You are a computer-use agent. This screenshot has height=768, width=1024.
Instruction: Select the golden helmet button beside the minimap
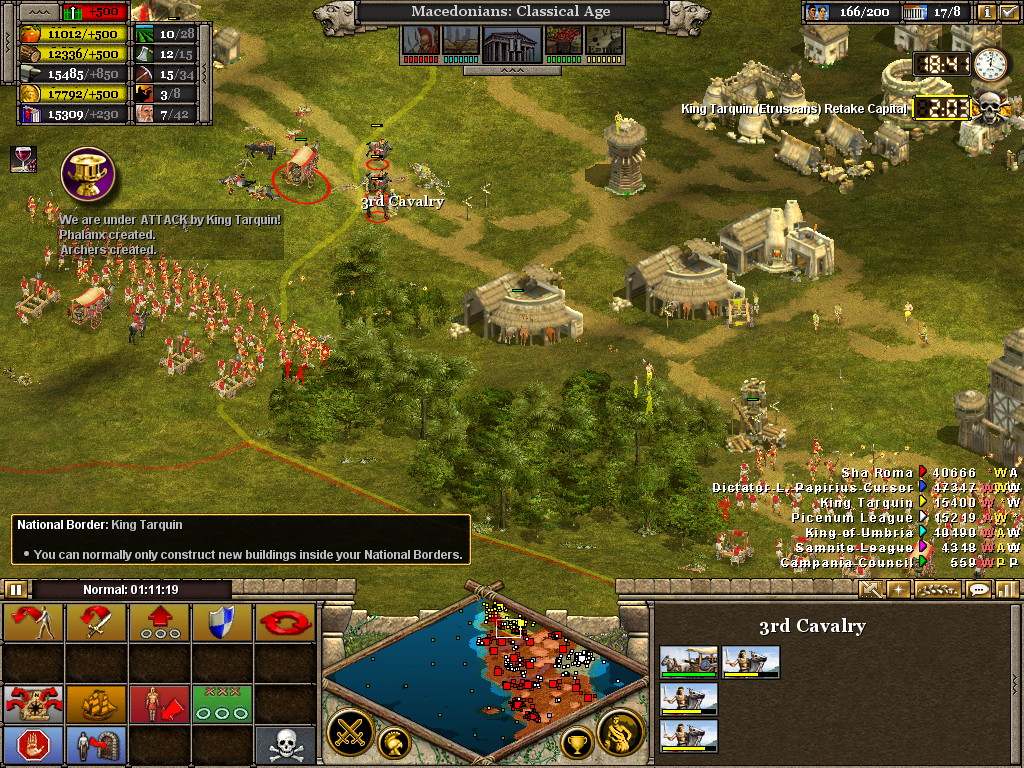(393, 742)
